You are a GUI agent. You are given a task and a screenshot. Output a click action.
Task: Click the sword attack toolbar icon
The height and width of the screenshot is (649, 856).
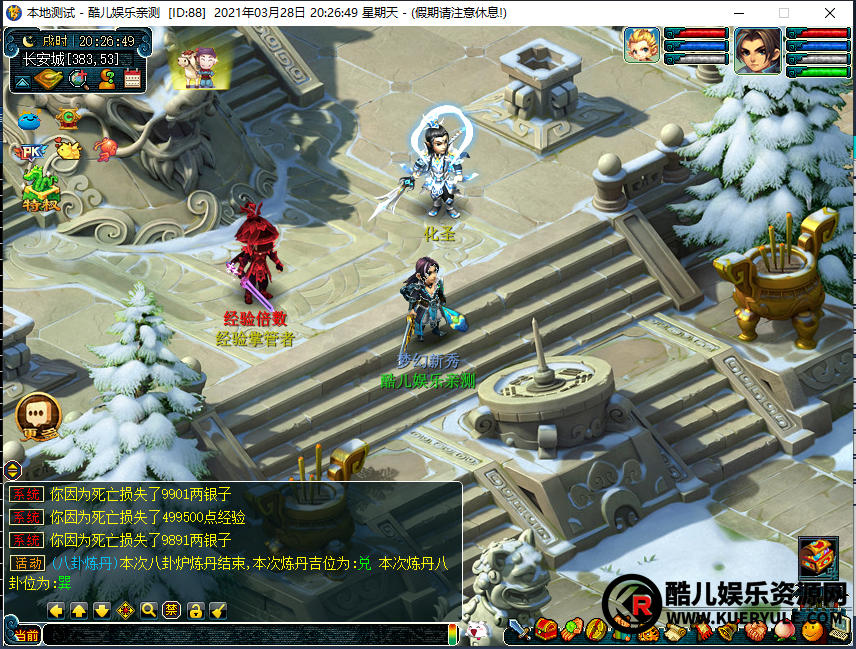518,631
